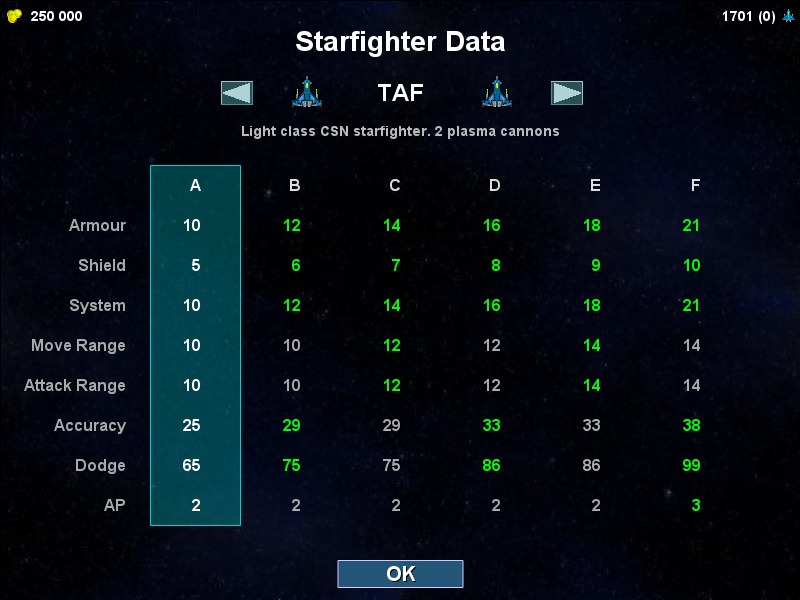800x600 pixels.
Task: Show the next starfighter with right arrow
Action: coord(567,93)
